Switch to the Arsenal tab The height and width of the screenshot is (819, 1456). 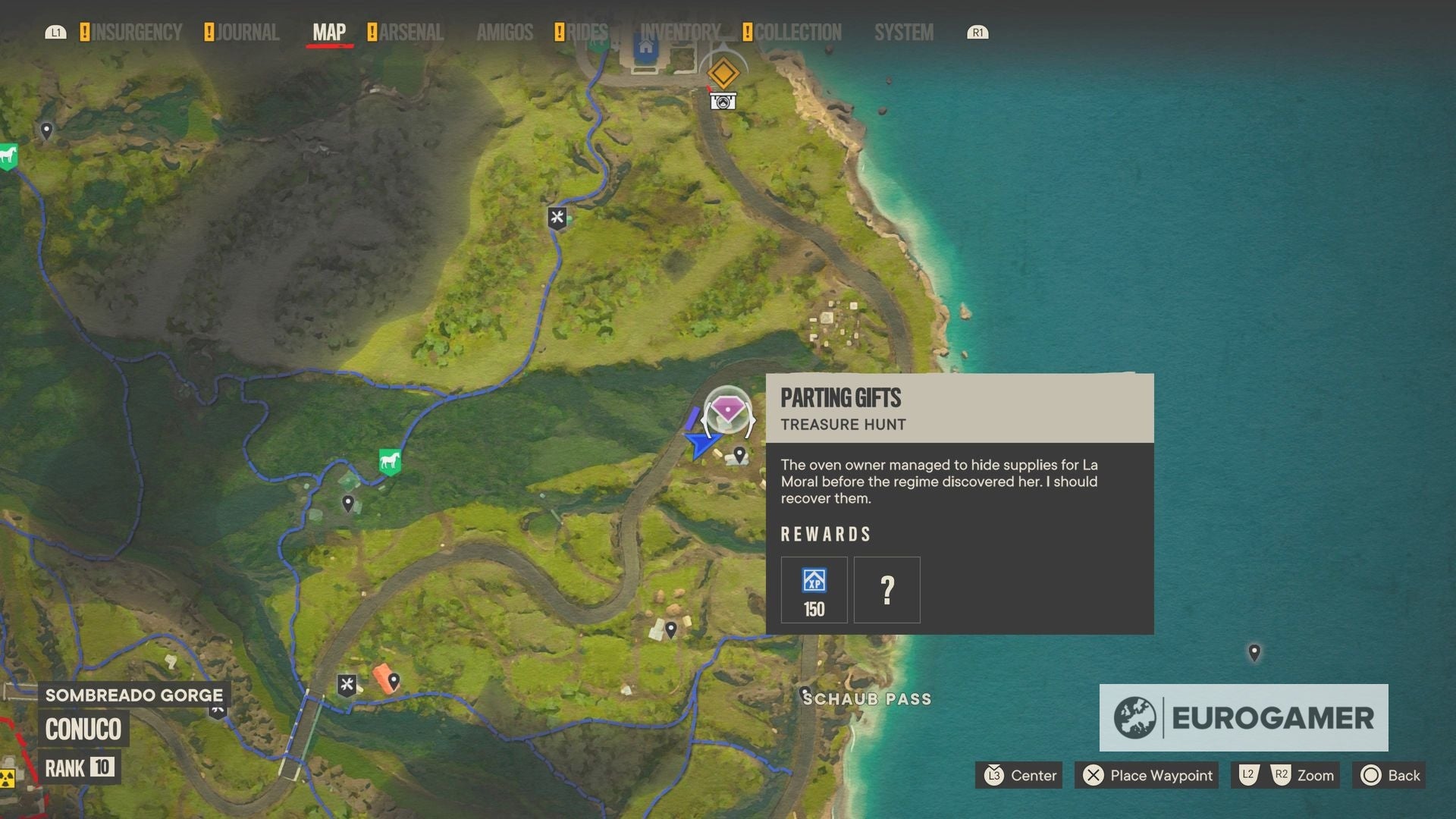pyautogui.click(x=413, y=33)
